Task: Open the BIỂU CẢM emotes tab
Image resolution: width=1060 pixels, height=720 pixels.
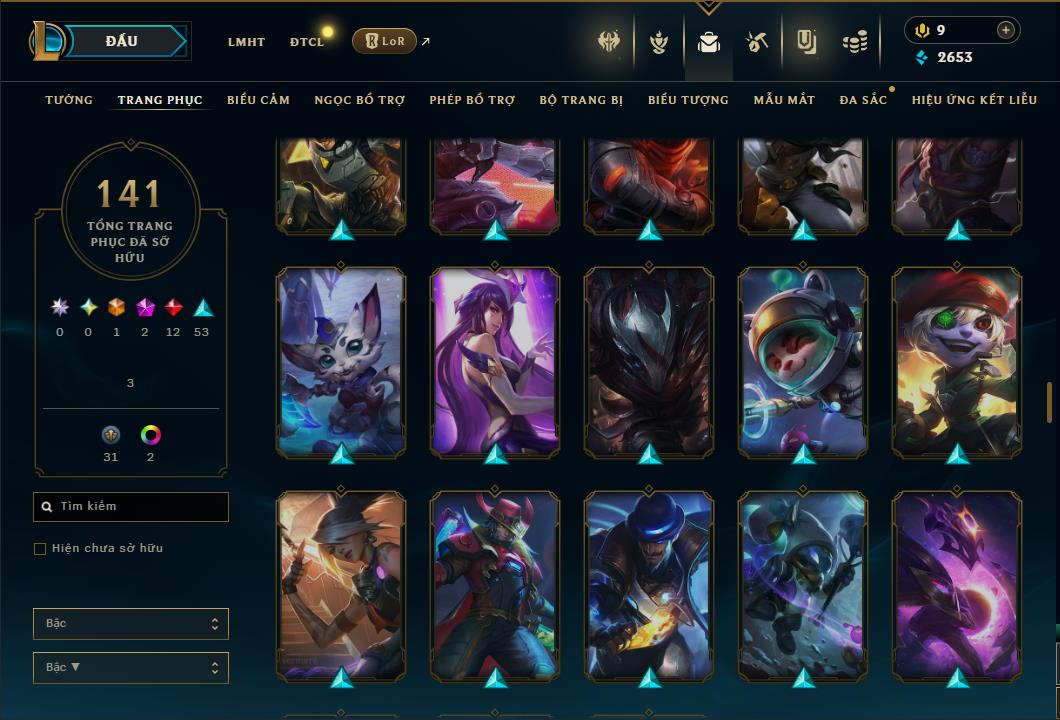Action: pos(258,100)
